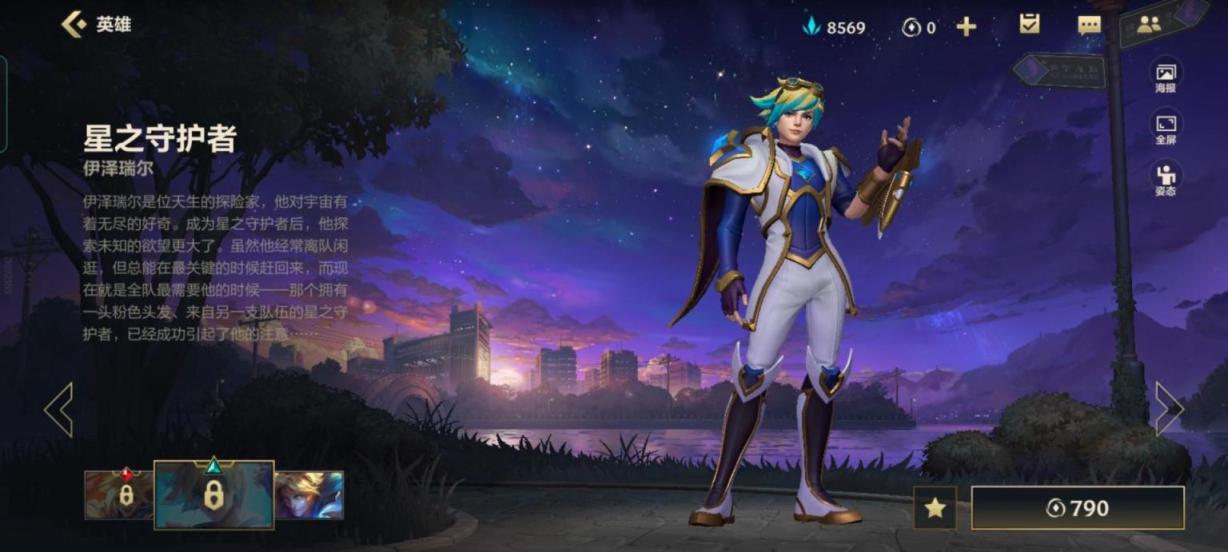Viewport: 1228px width, 552px height.
Task: Open the 姿态 pose option
Action: pos(1166,179)
